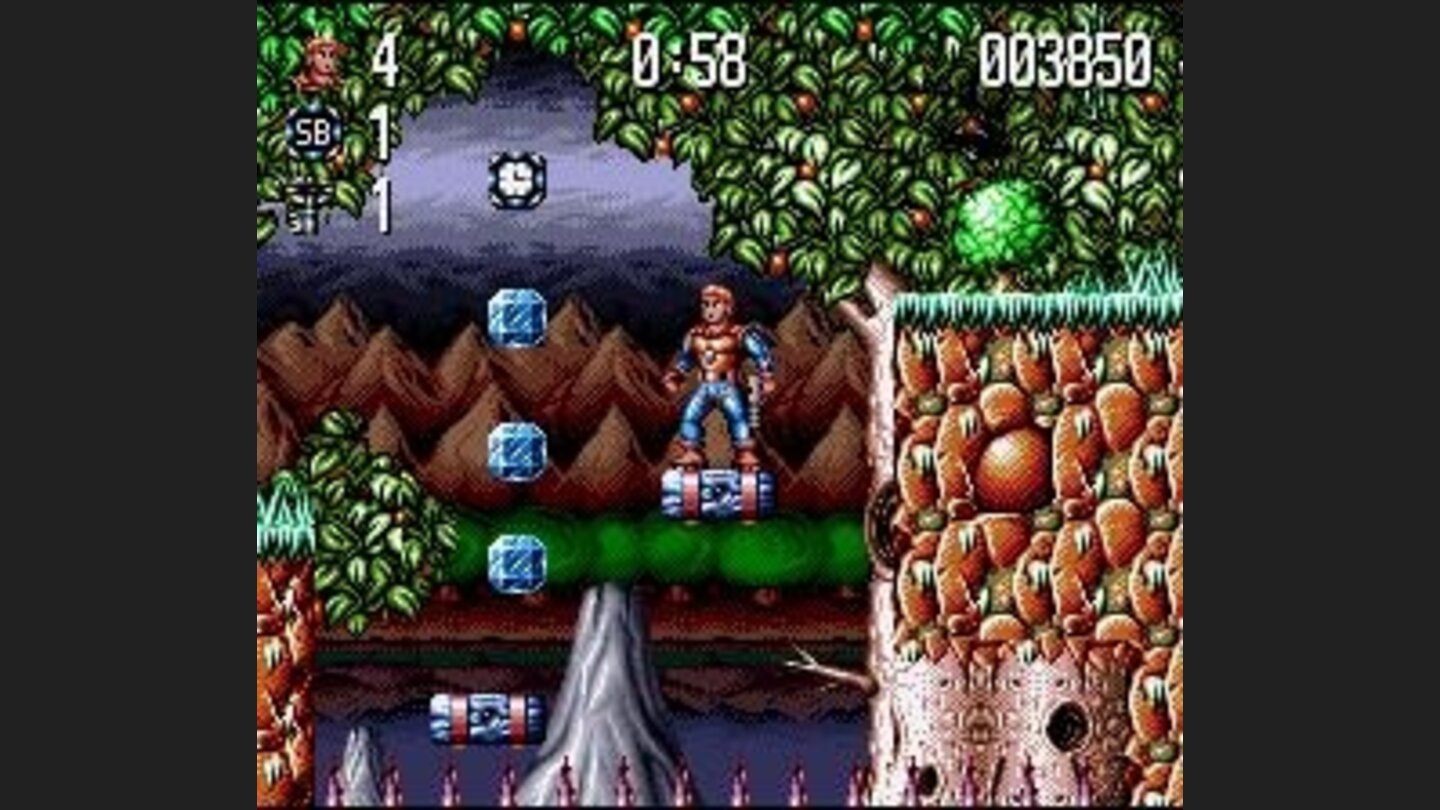Toggle the grenade count of 1

(x=381, y=203)
